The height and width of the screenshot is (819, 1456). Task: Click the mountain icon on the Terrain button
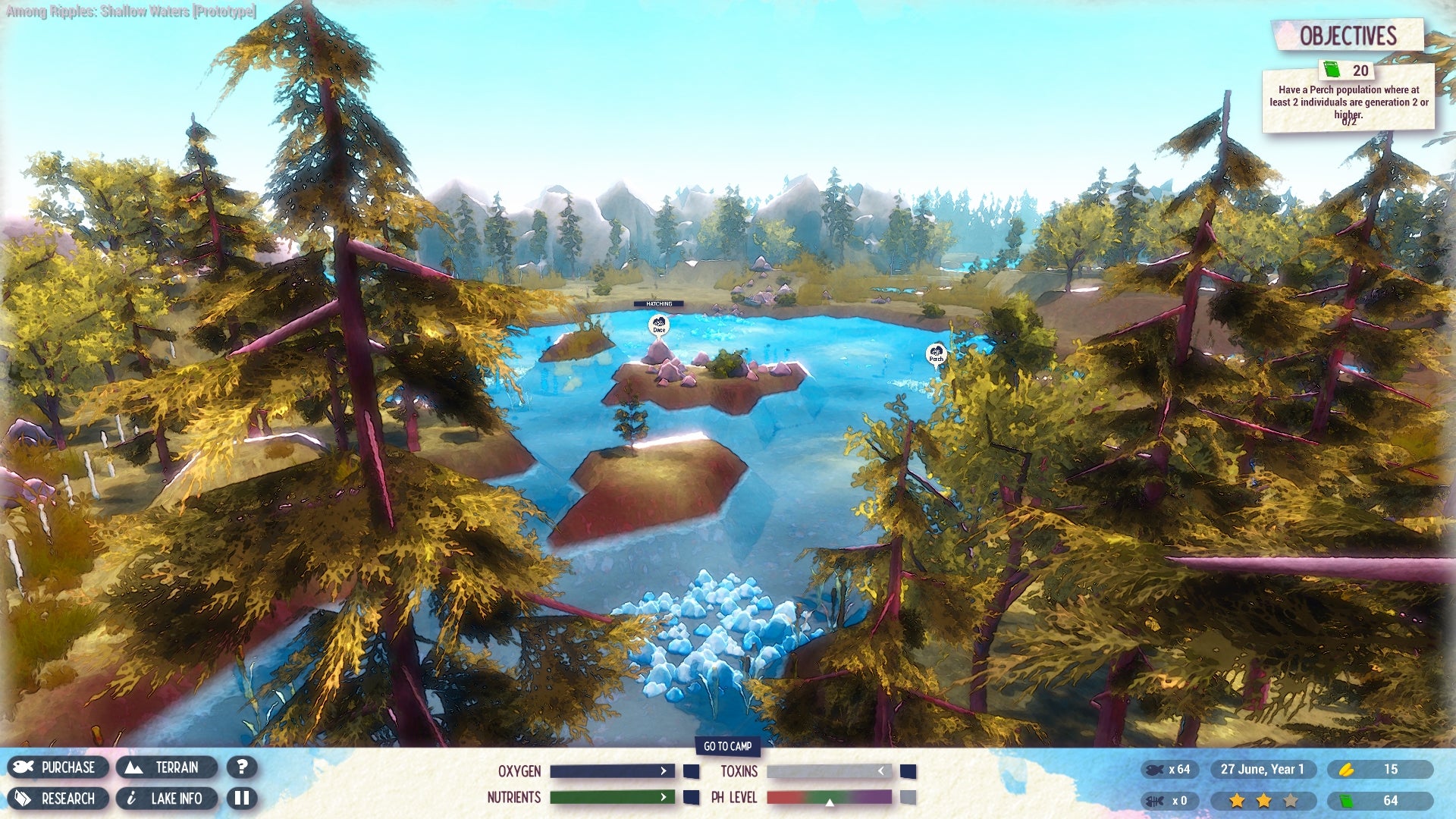pos(134,767)
